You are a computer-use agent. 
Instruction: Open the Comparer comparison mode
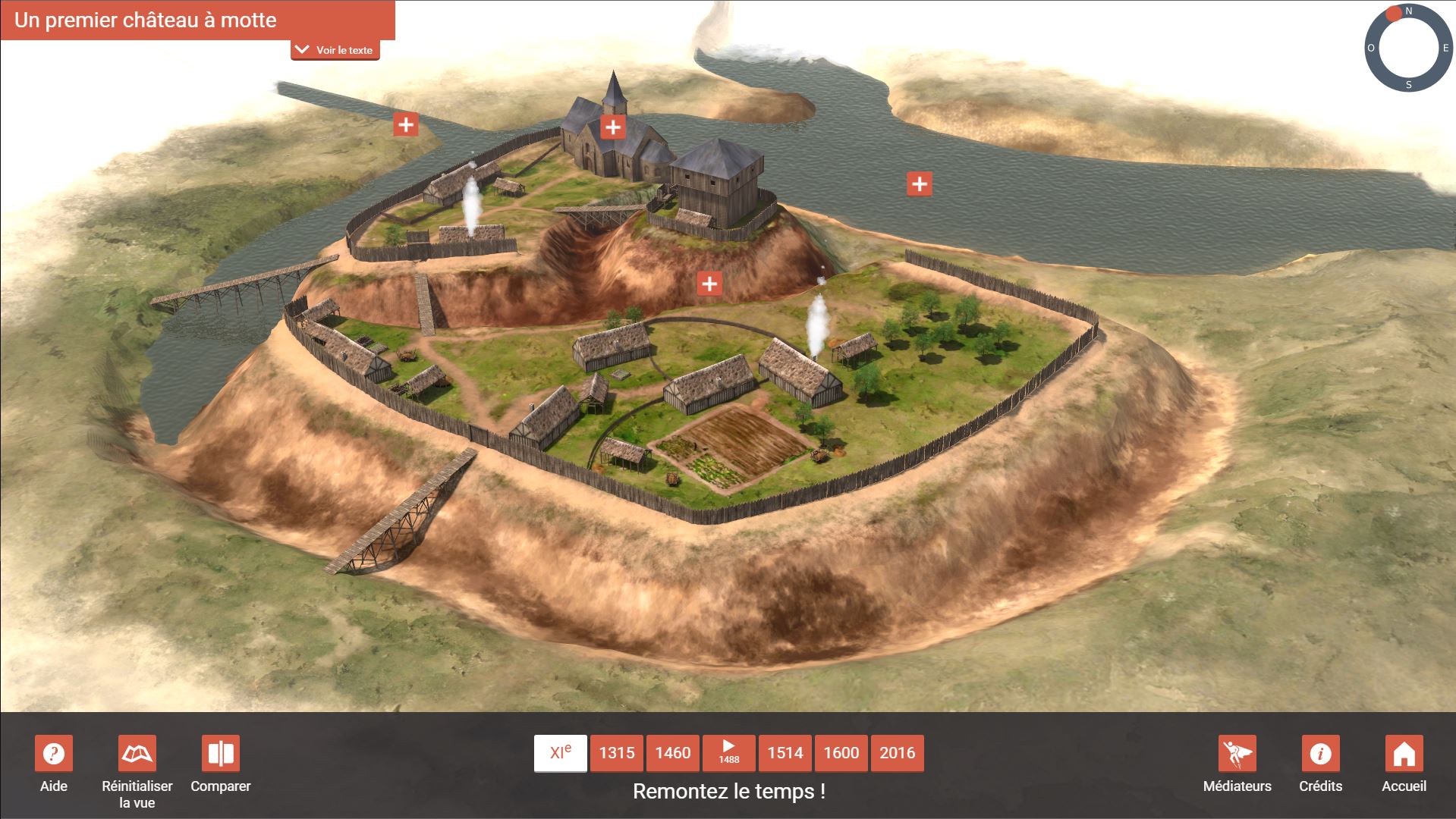click(221, 754)
